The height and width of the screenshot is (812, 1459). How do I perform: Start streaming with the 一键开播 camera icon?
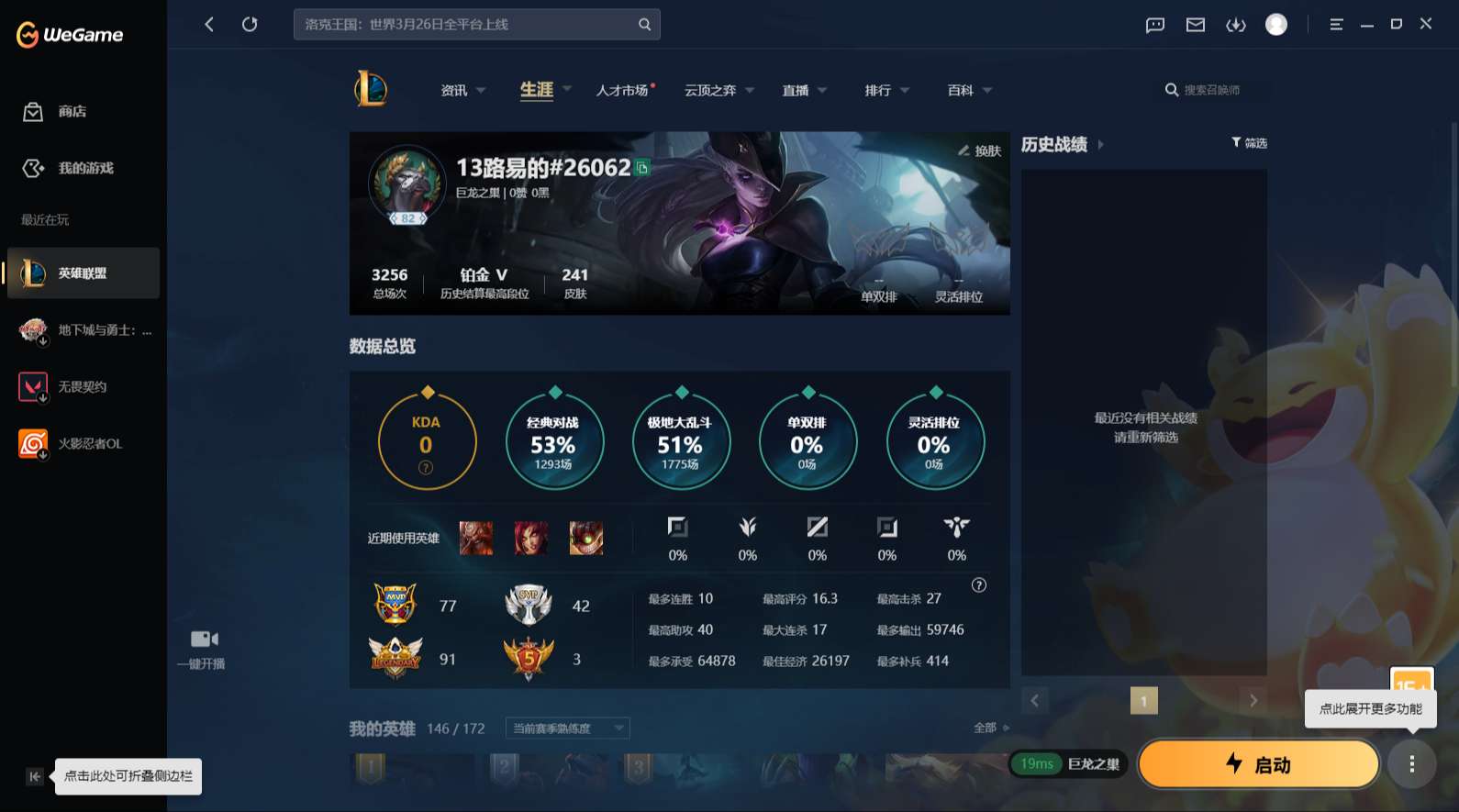[x=203, y=639]
